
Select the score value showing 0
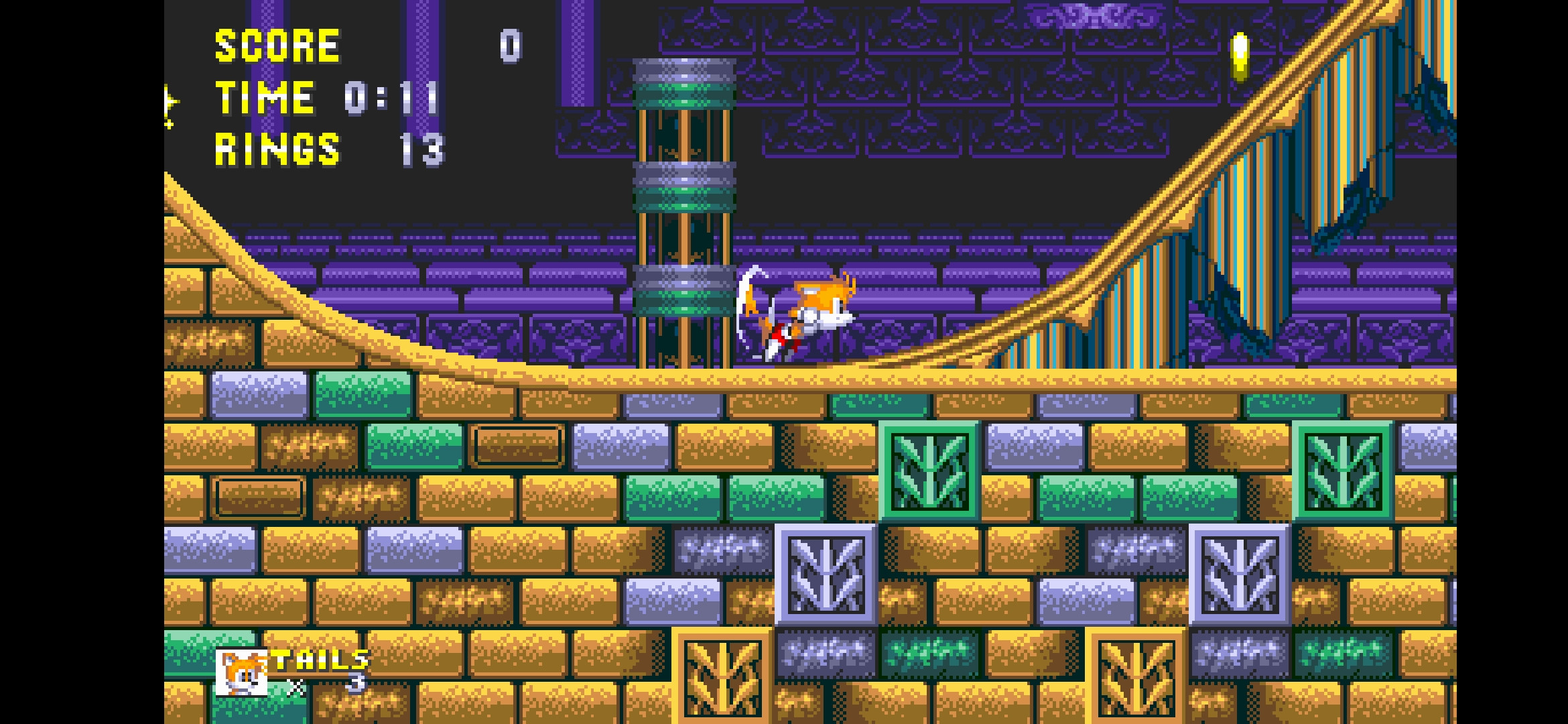pos(509,47)
